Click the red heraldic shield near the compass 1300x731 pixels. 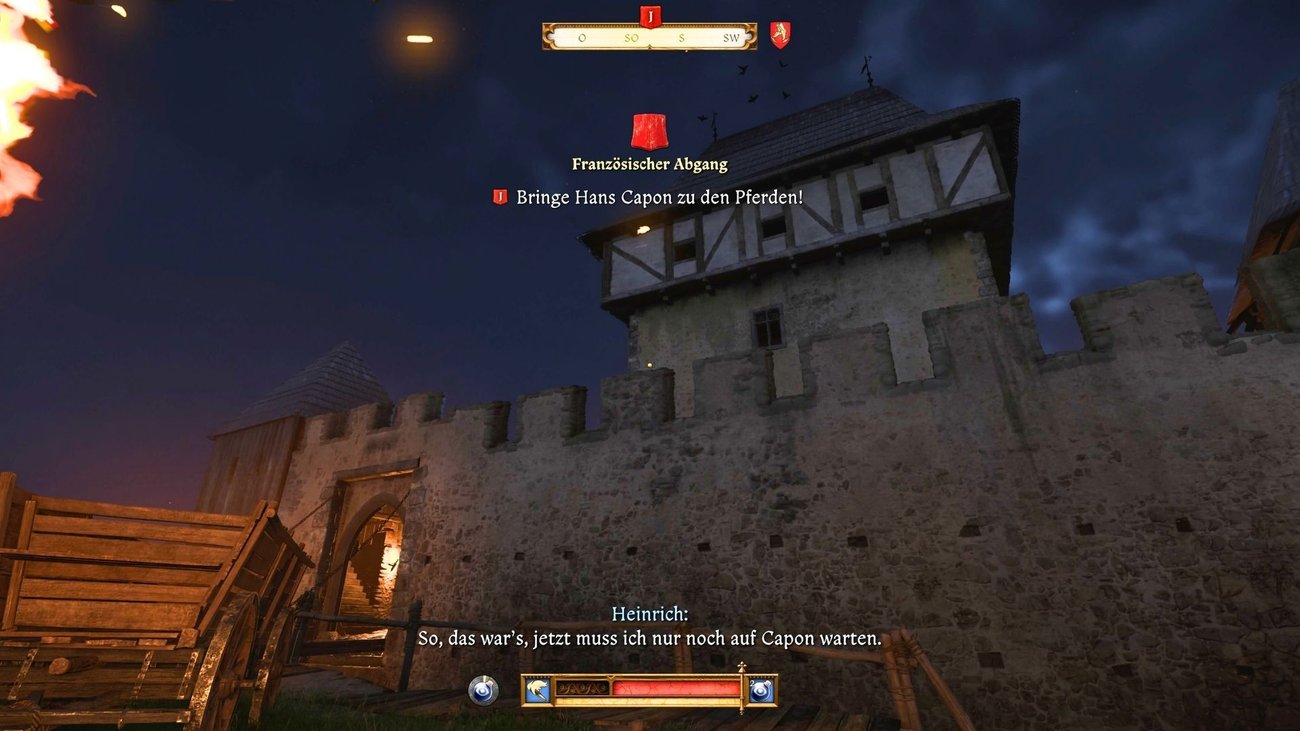click(x=779, y=33)
